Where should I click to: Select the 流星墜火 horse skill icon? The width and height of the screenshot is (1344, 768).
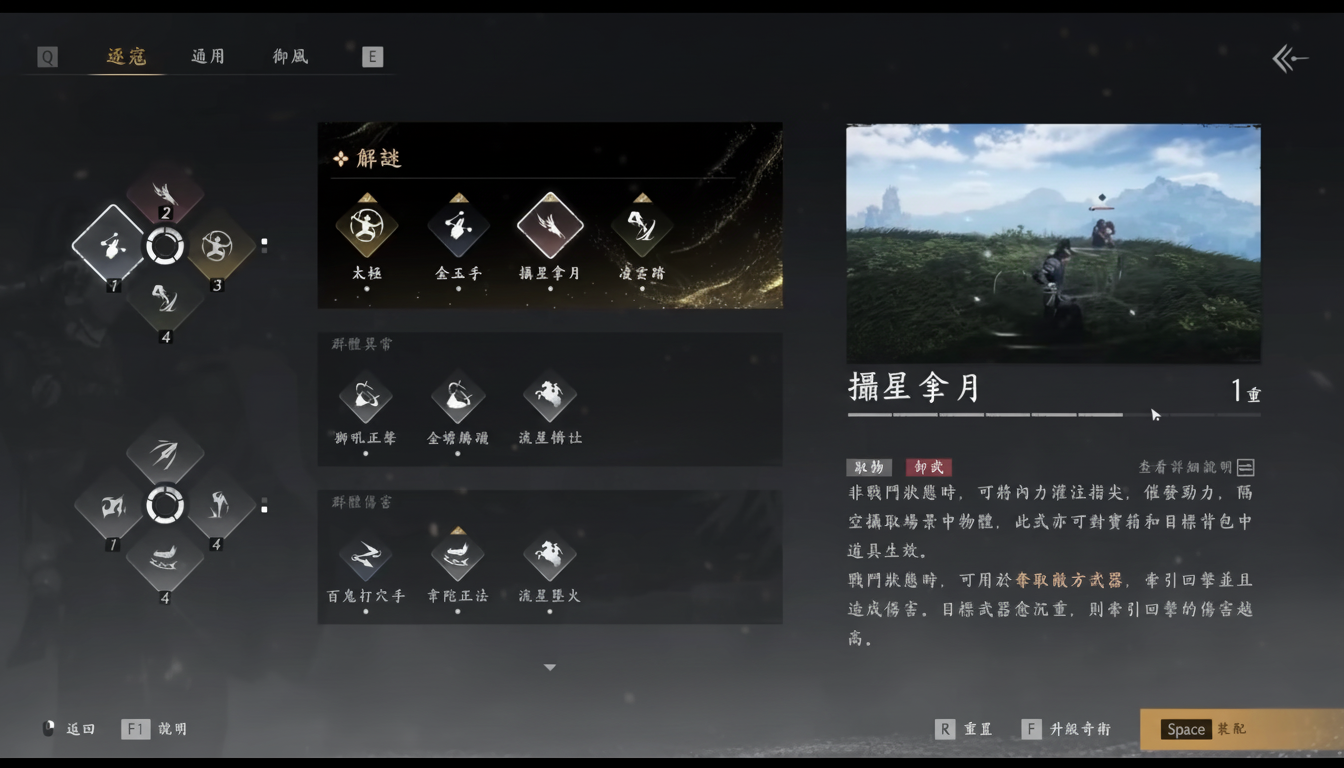point(549,557)
